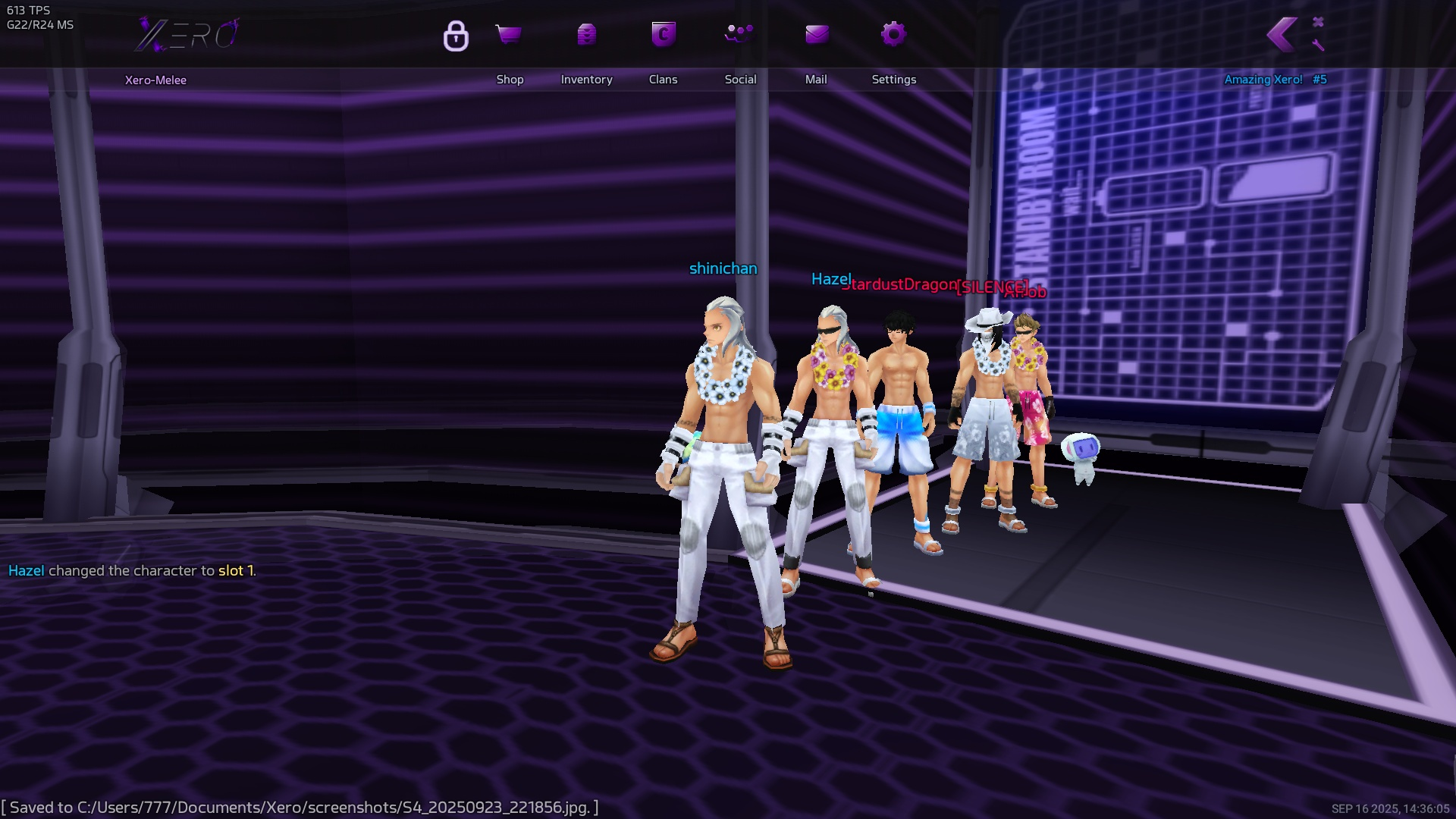
Task: Click the Xero logo
Action: pyautogui.click(x=187, y=35)
